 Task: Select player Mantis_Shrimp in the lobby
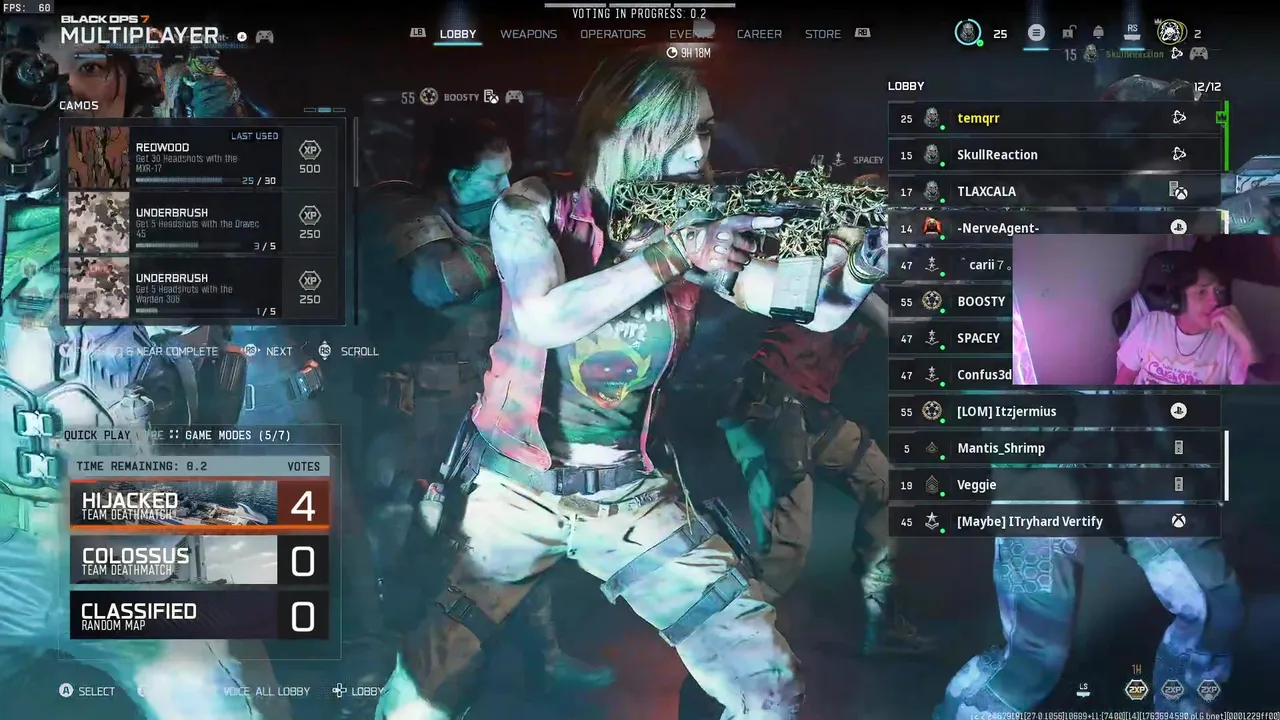coord(1054,448)
